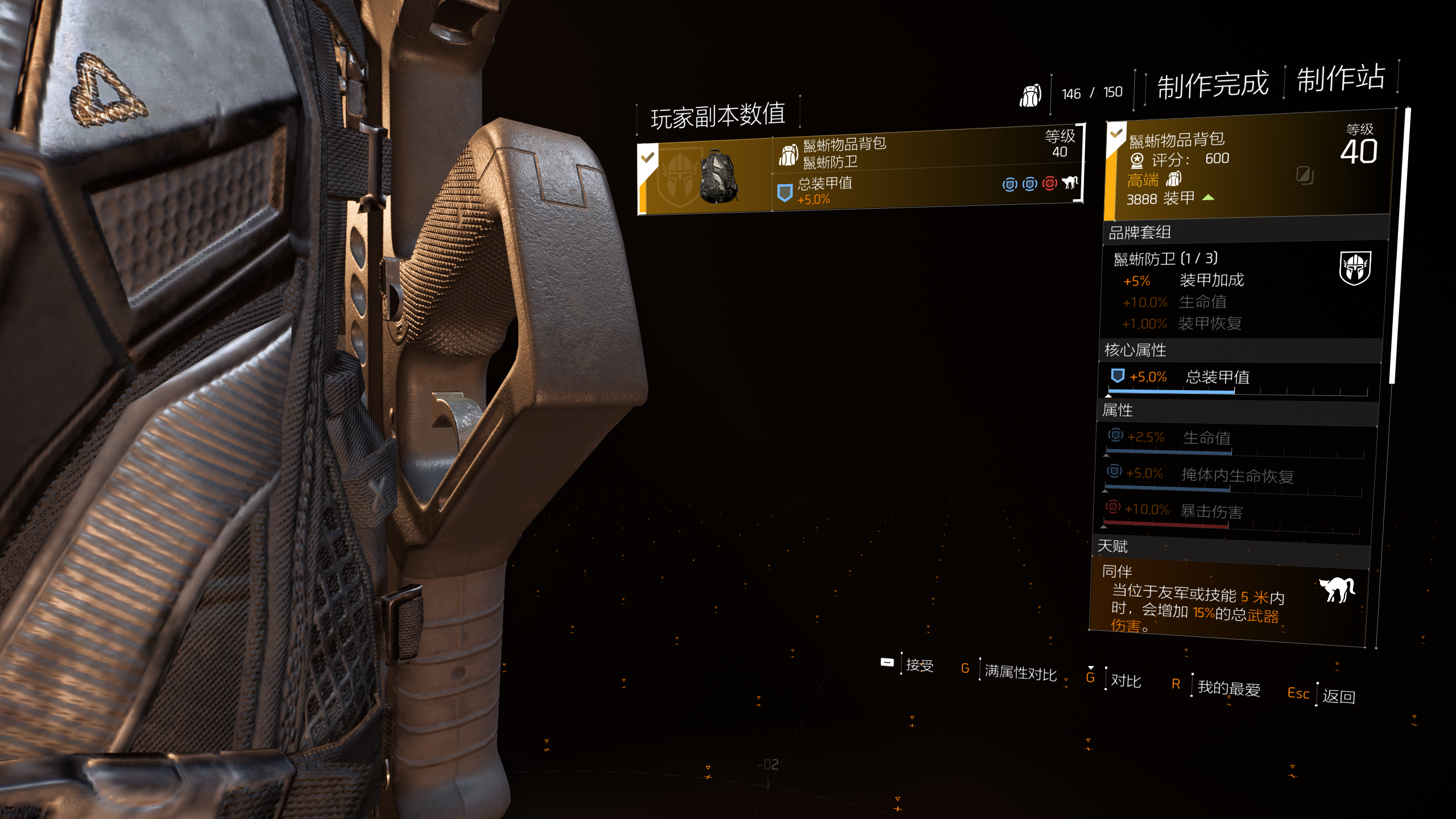Screen dimensions: 1456x819
Task: Select the 暴击伤害 attribute row
Action: click(x=1231, y=512)
